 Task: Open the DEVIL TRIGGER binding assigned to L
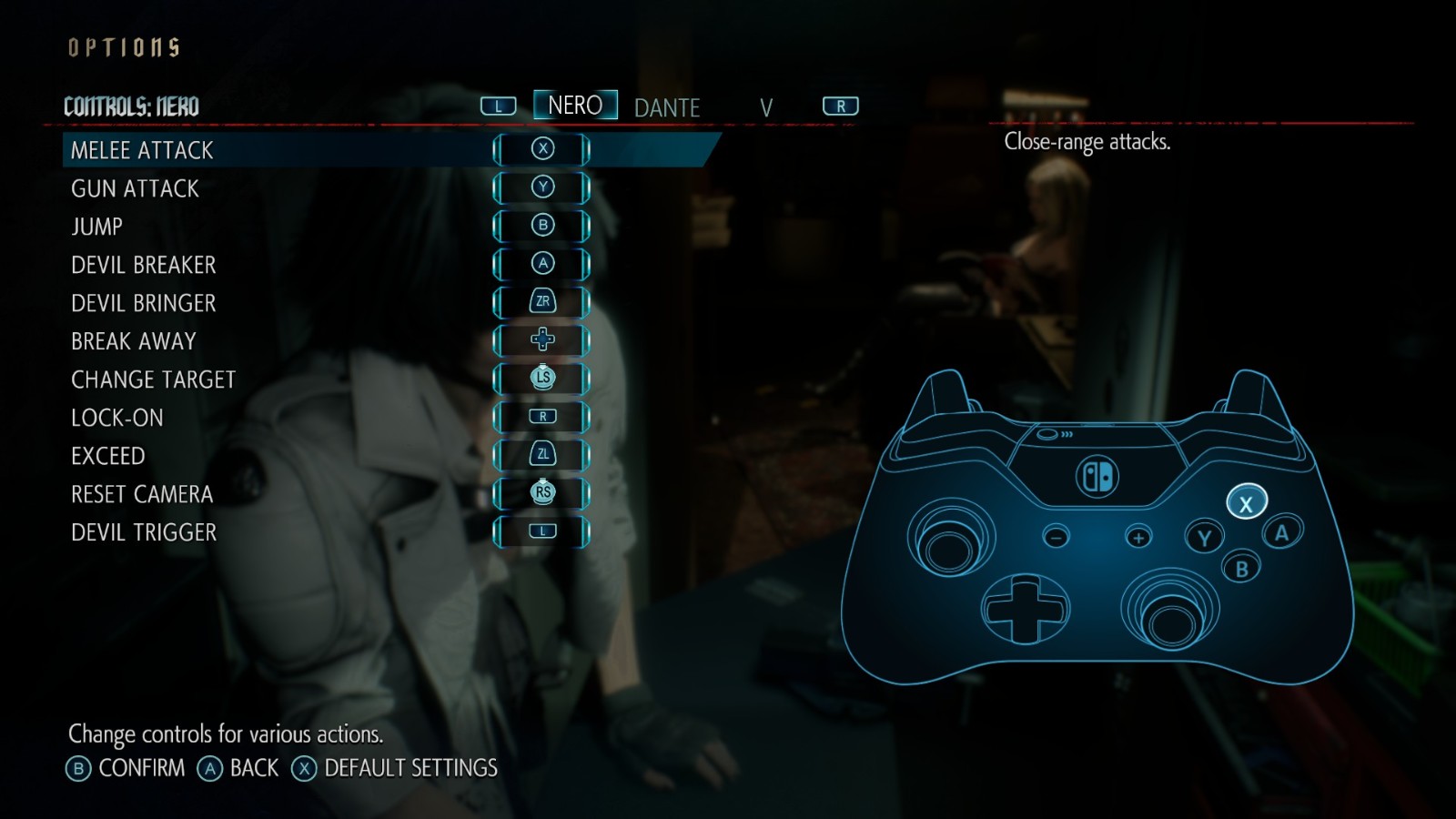pos(542,531)
